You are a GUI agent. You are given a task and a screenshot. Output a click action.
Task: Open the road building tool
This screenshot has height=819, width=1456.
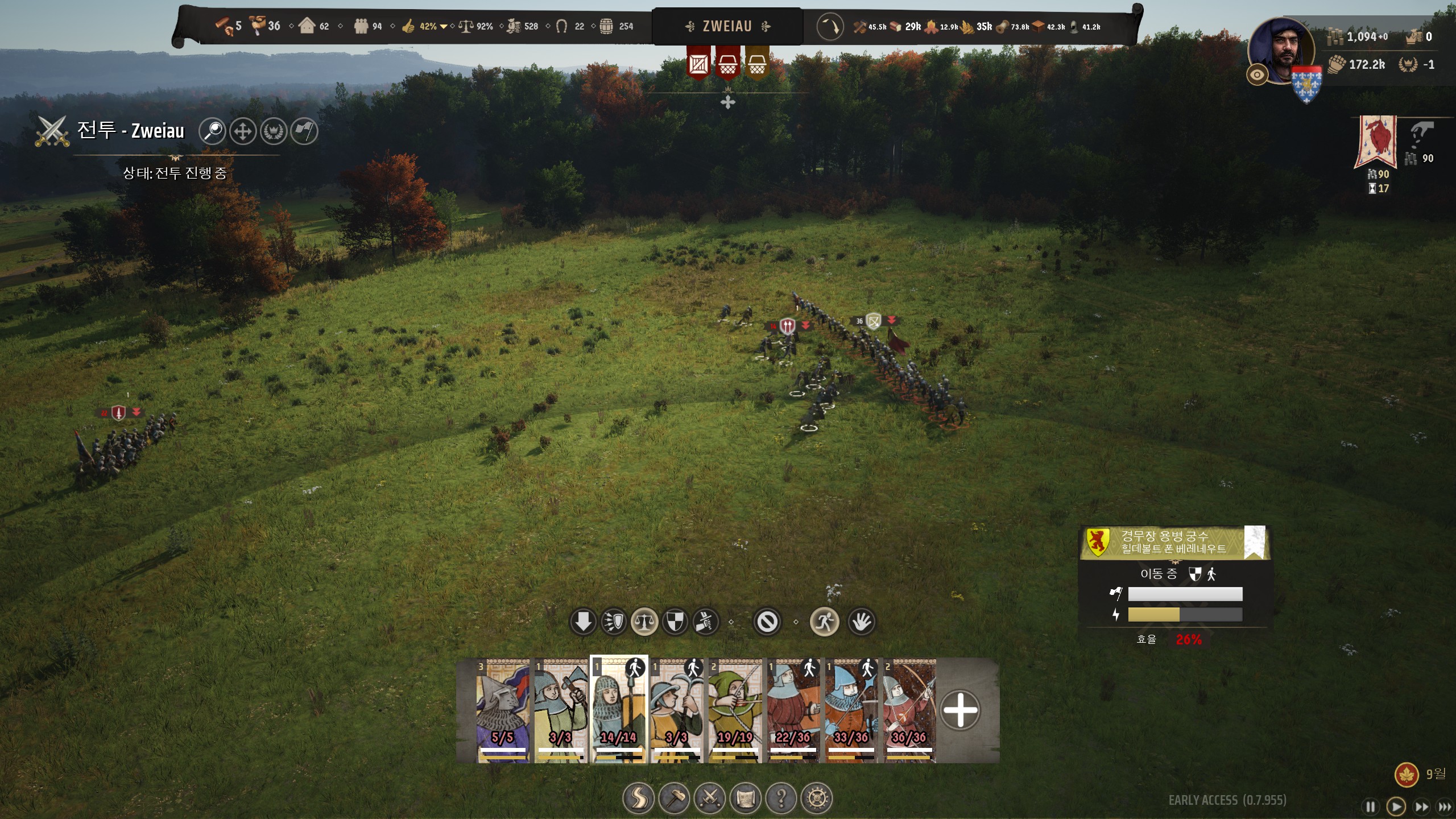tap(638, 799)
